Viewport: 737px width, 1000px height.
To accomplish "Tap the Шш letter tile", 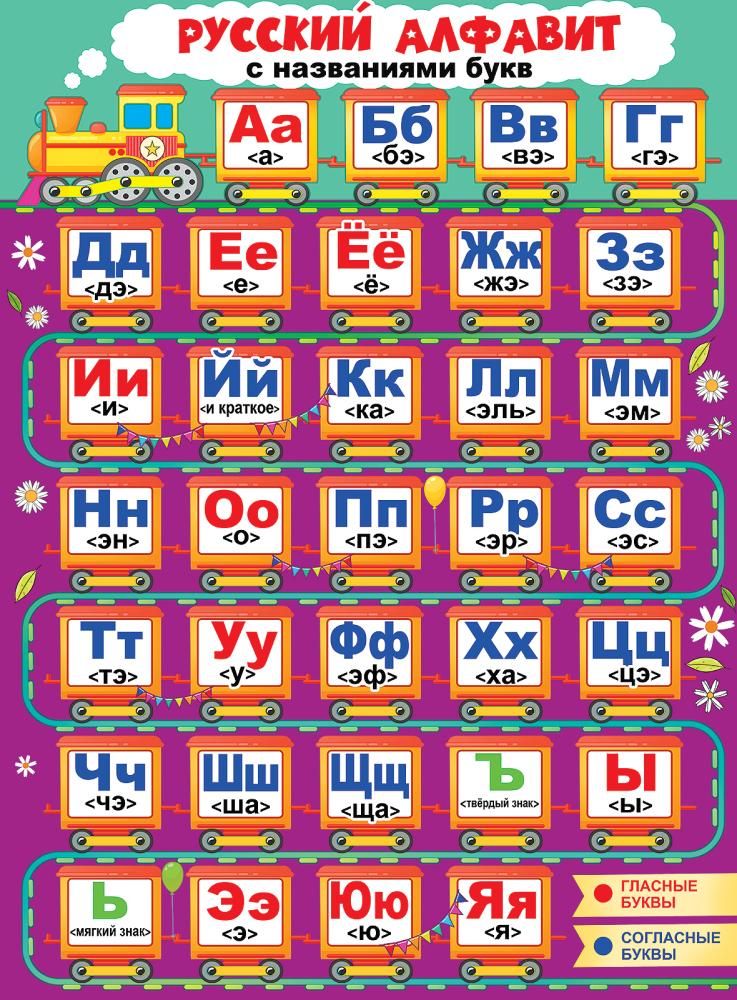I will click(240, 782).
